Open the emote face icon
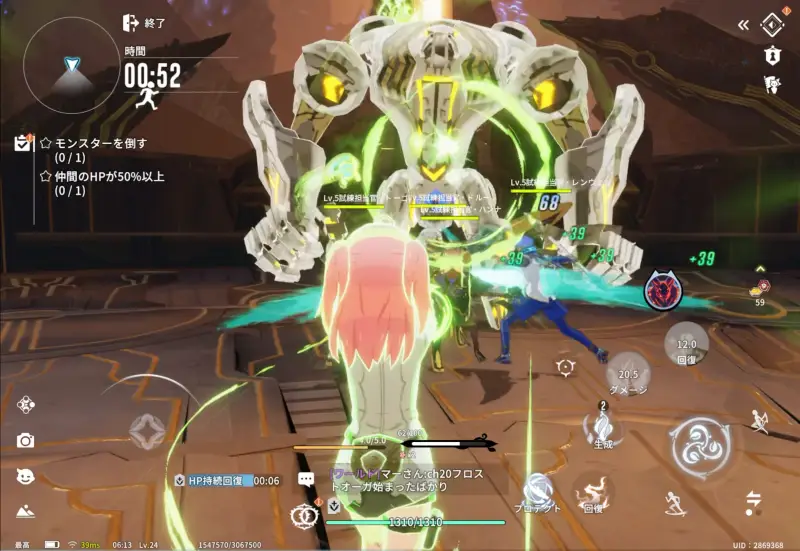 25,476
